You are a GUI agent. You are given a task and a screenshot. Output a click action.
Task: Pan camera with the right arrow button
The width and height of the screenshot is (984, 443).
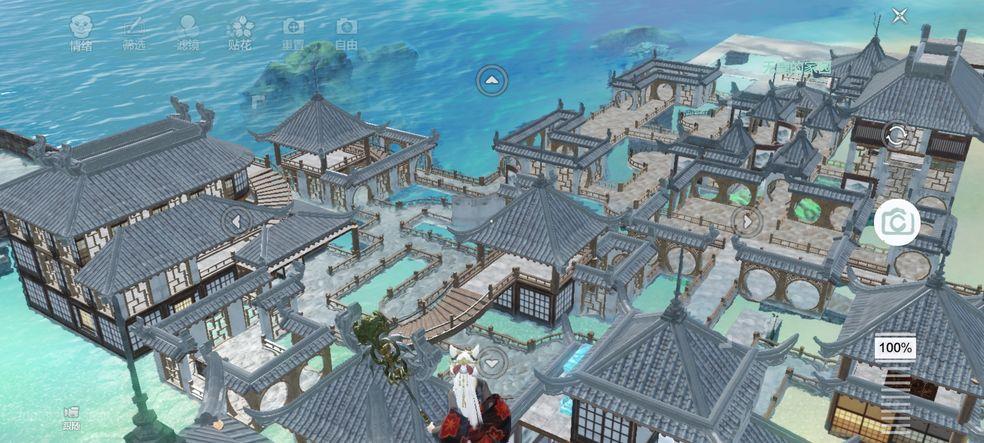(747, 220)
